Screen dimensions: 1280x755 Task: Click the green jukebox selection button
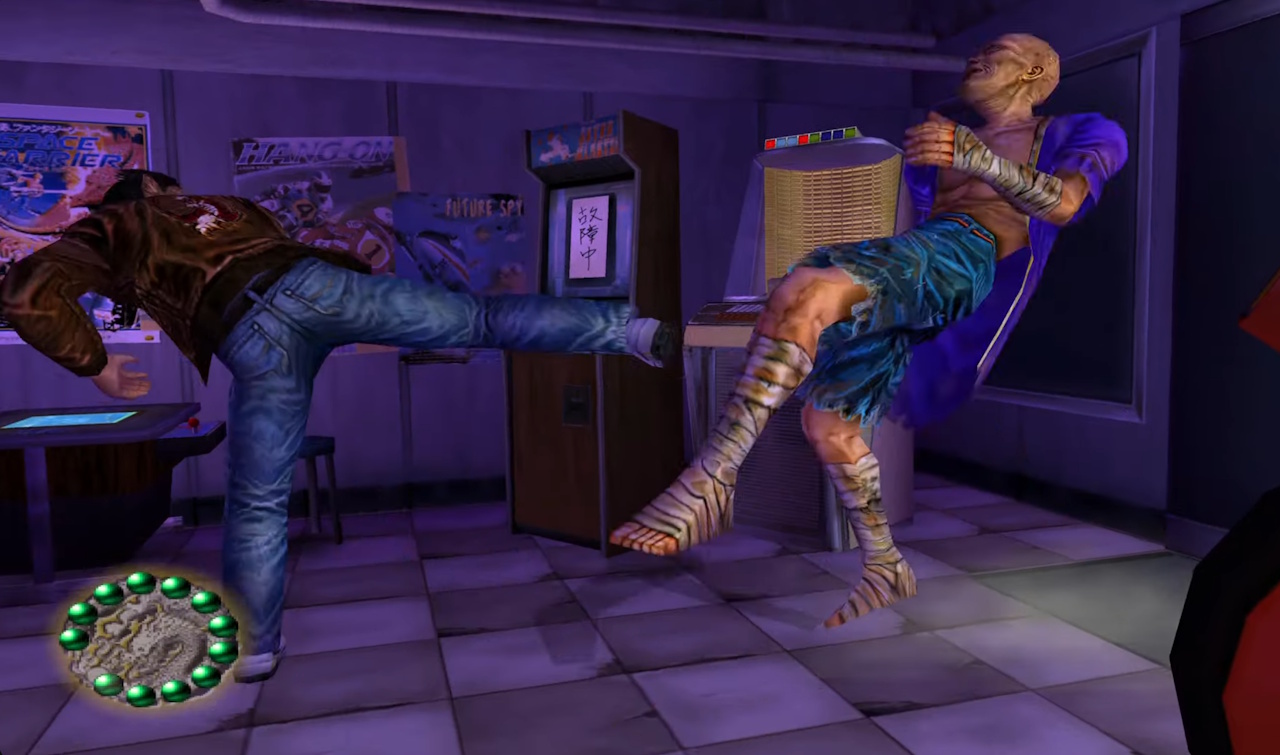point(815,136)
